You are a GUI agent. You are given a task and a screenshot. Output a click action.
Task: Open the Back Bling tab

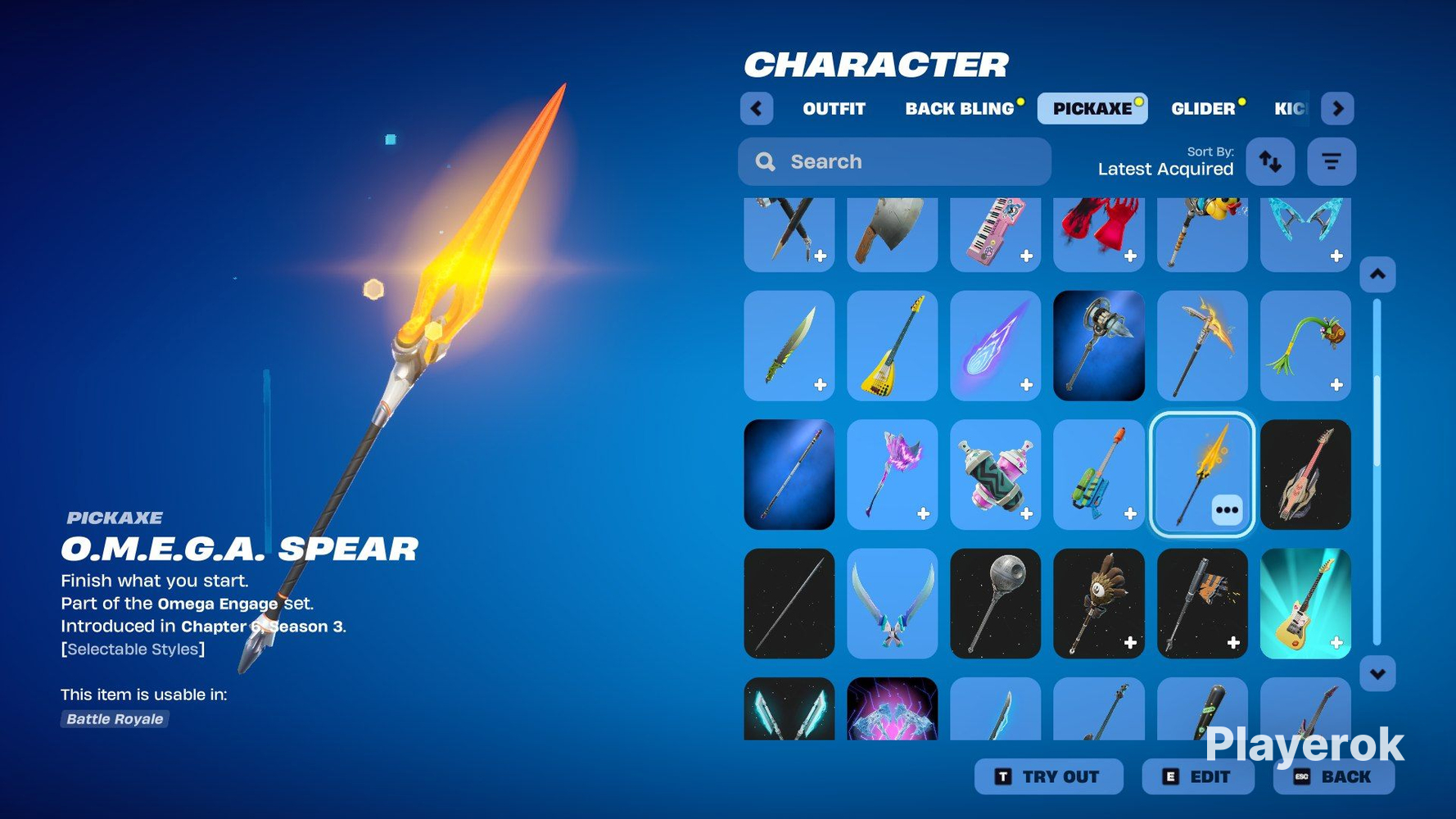(959, 109)
